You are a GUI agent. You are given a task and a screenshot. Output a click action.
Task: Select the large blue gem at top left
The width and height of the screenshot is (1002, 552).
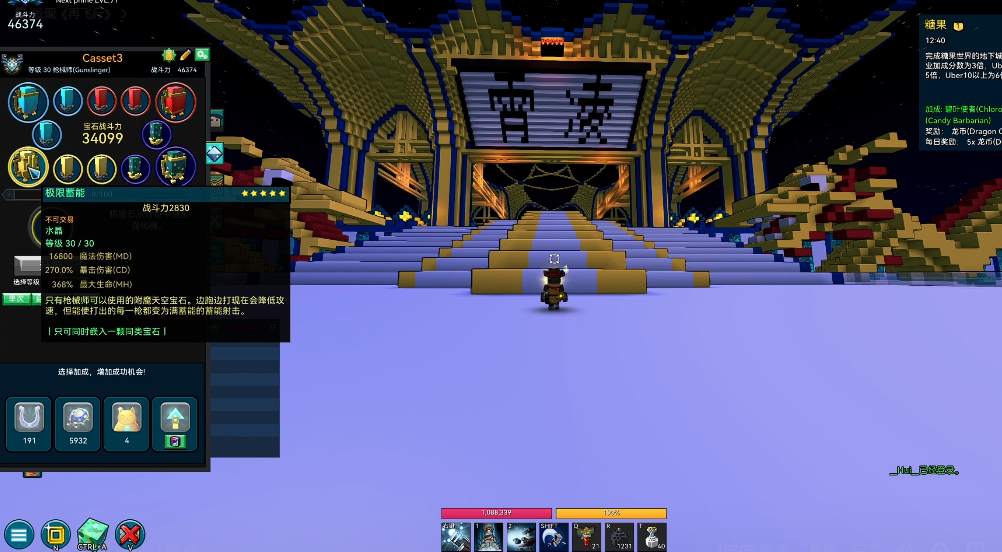click(x=28, y=102)
